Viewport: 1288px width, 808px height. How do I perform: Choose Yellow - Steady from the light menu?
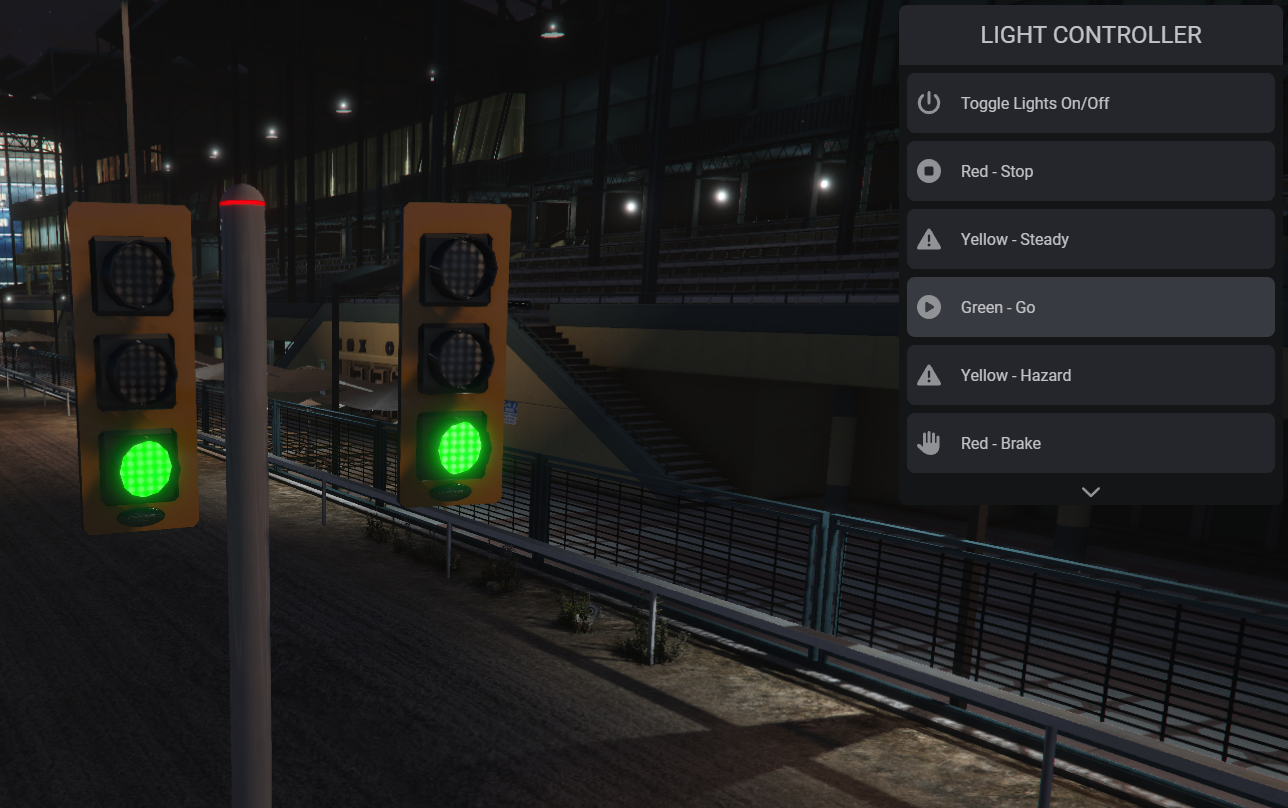pos(1090,239)
